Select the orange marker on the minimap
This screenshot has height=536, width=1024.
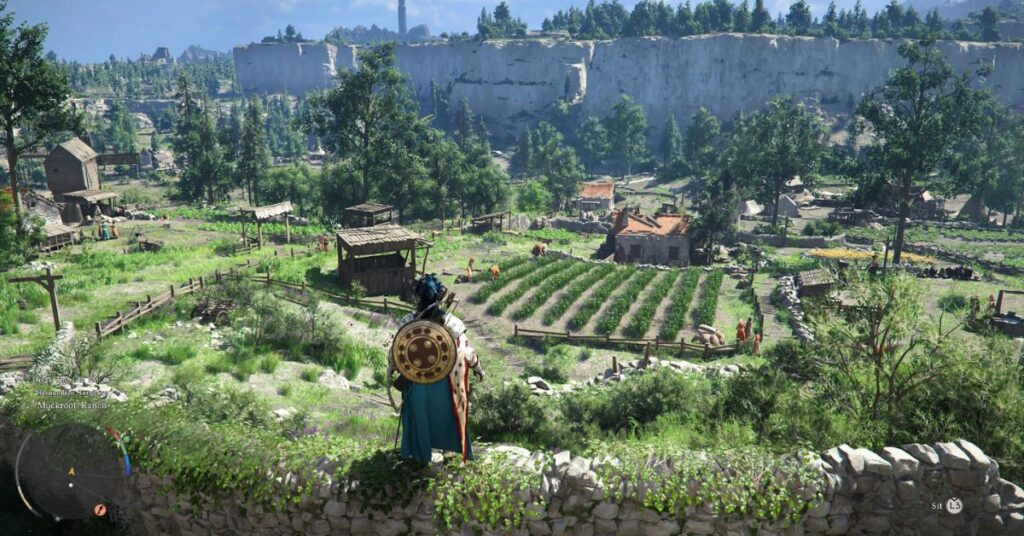click(x=100, y=509)
